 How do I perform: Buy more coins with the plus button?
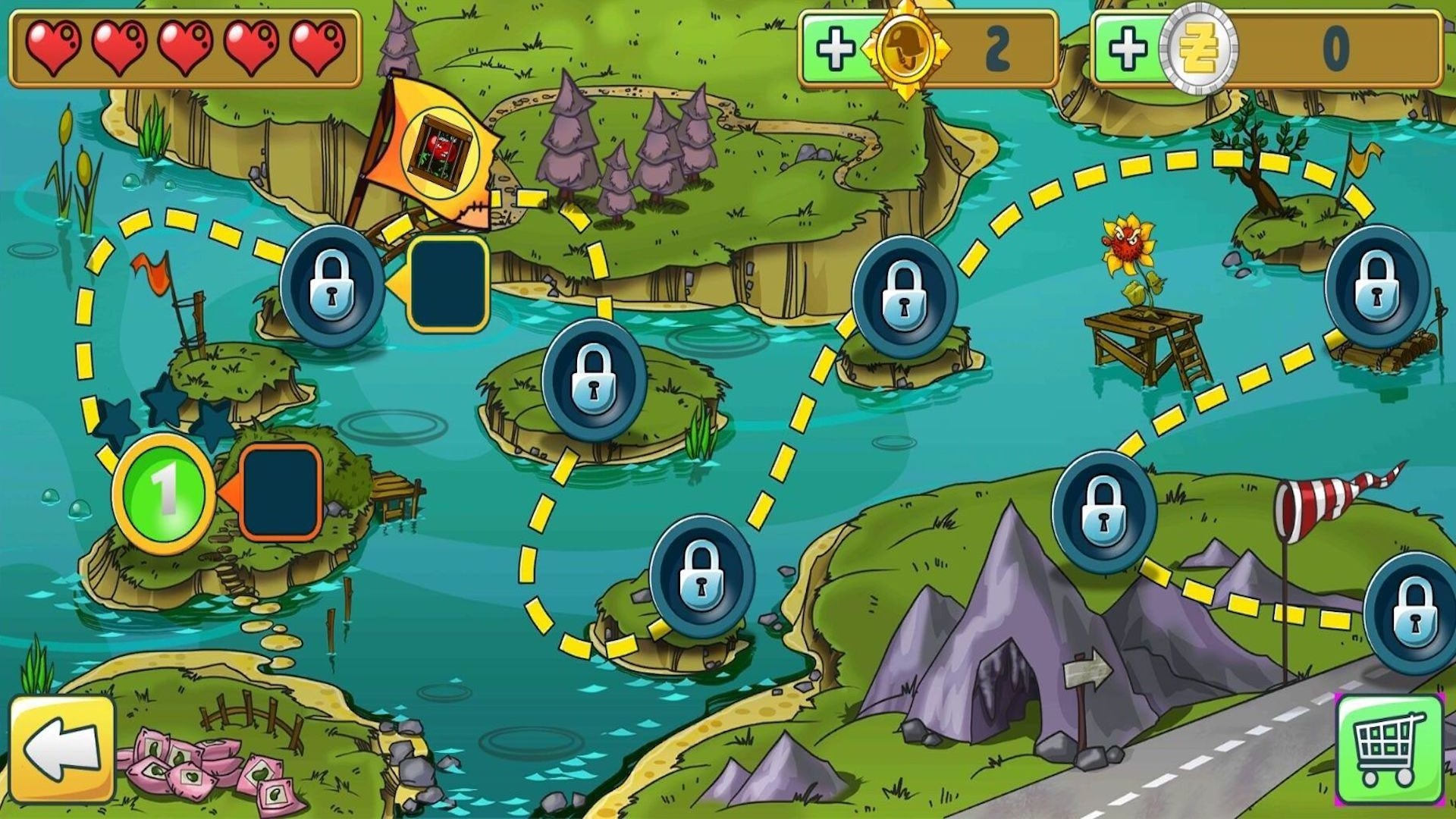(x=1128, y=49)
